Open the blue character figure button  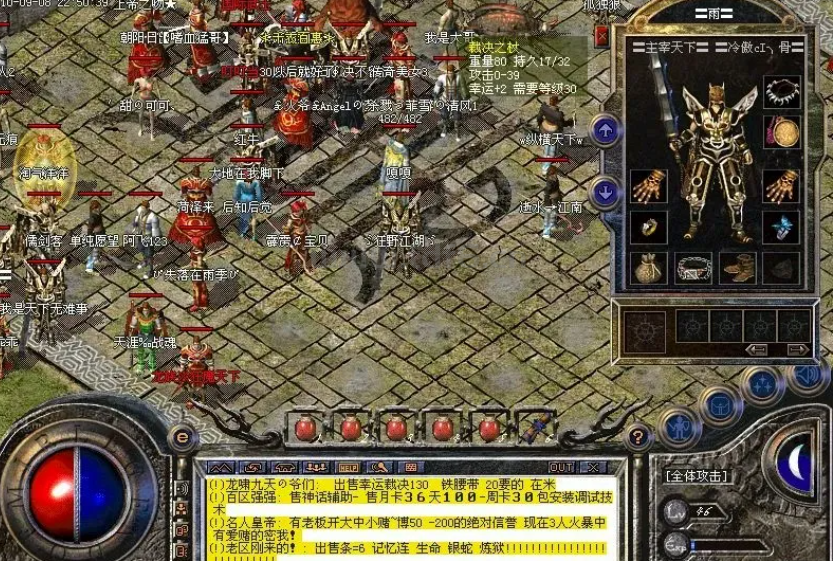click(x=679, y=429)
